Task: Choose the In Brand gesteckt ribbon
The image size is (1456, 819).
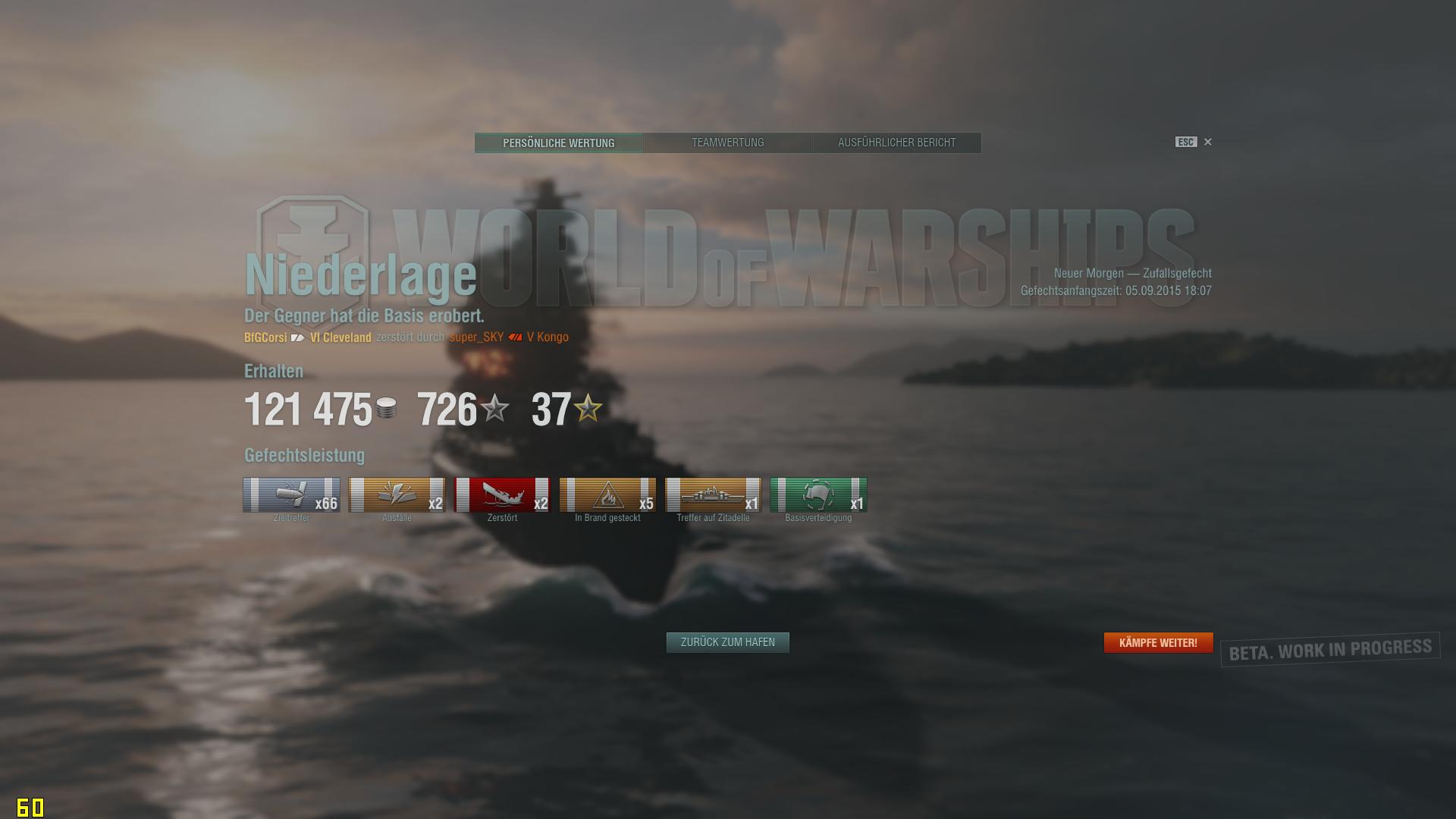Action: coord(607,495)
